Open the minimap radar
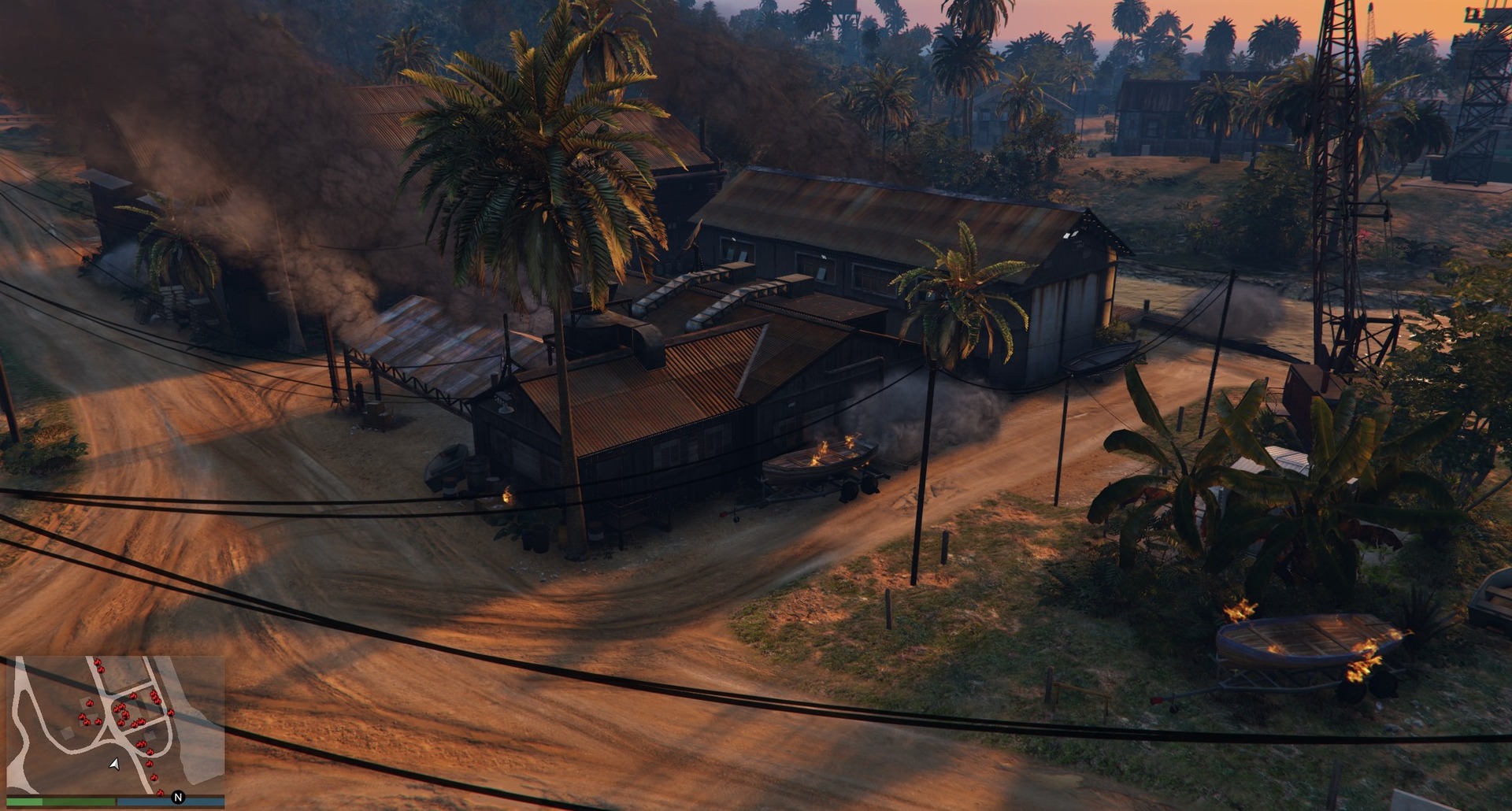The image size is (1512, 811). coord(116,726)
